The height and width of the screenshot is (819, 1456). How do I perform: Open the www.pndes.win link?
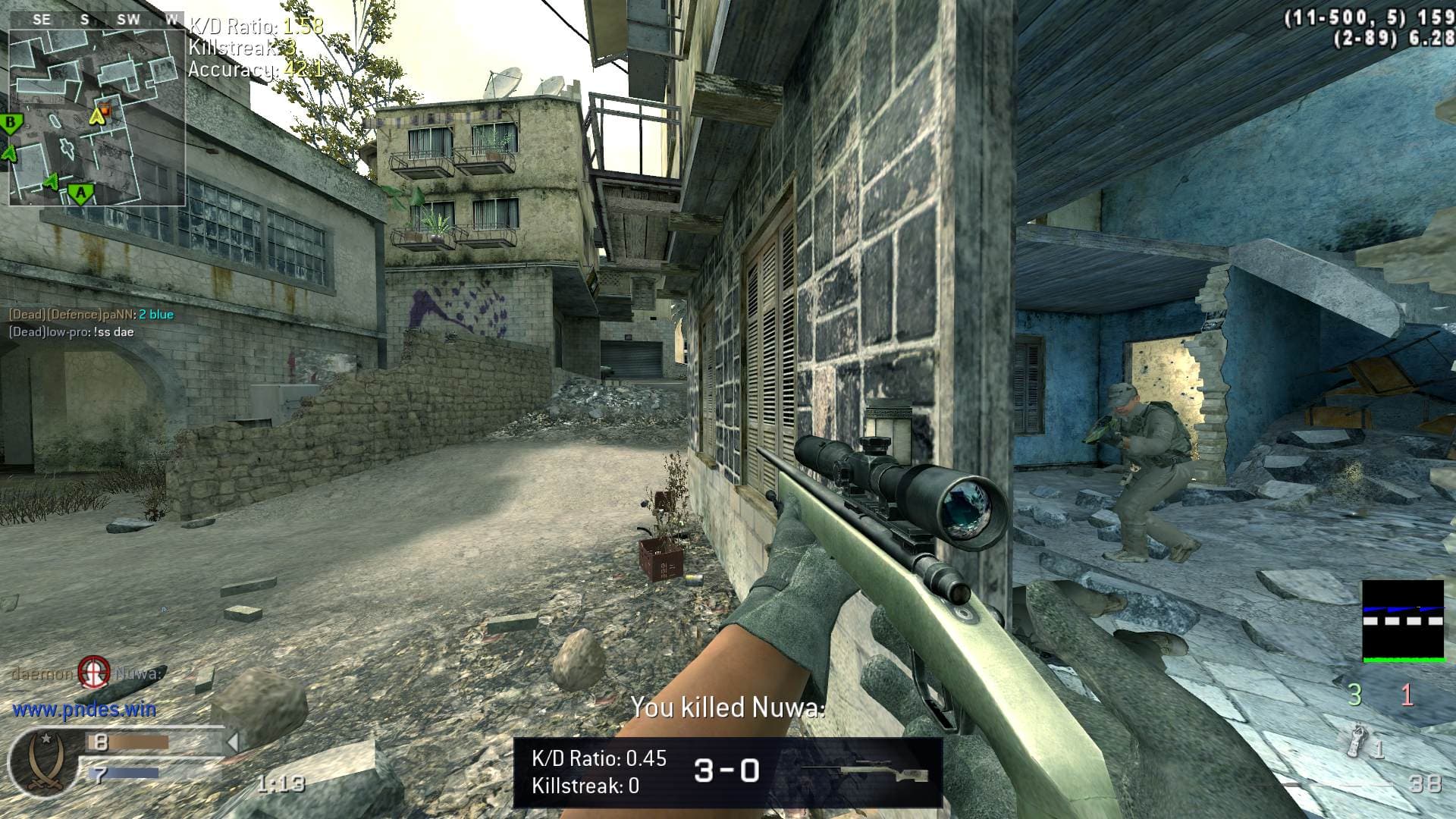(84, 710)
